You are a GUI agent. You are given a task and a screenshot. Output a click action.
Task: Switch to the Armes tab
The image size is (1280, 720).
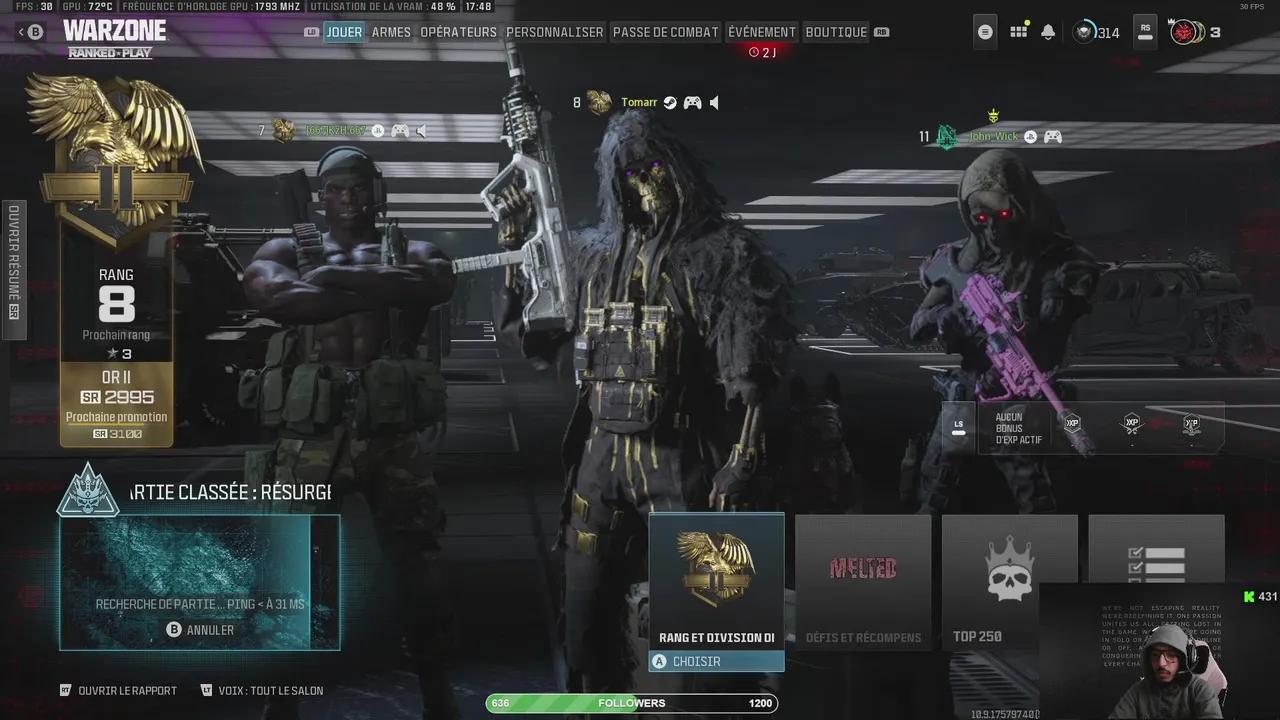click(x=391, y=31)
